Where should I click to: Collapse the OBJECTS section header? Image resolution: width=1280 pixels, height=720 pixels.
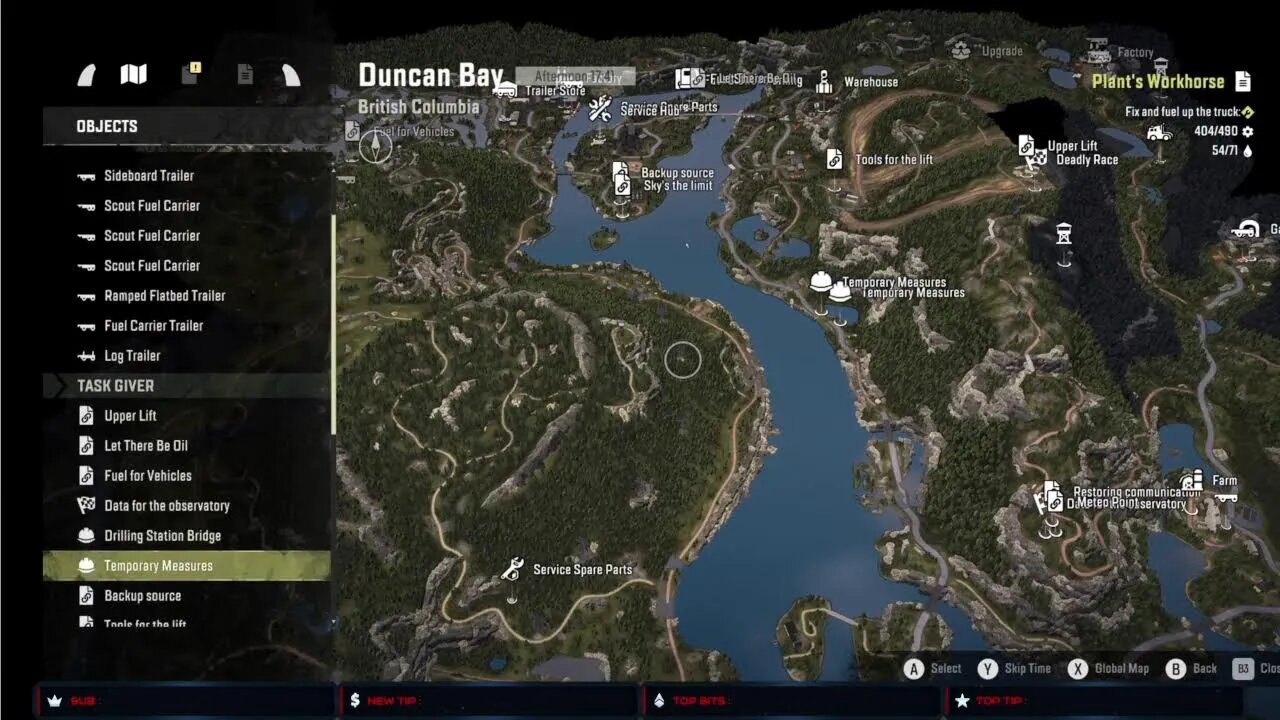(x=185, y=125)
